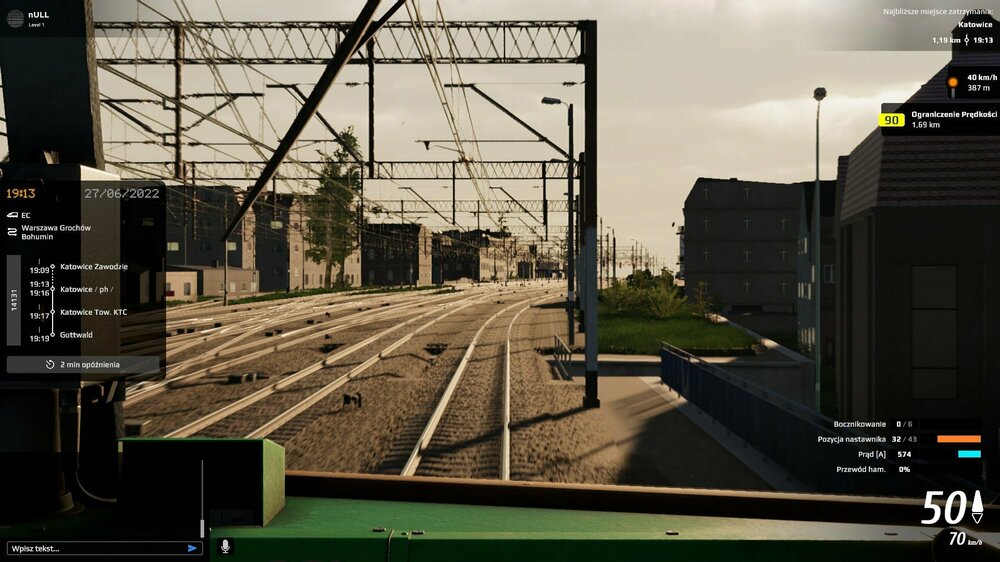
Task: Toggle the microphone voice chat icon
Action: [x=225, y=546]
